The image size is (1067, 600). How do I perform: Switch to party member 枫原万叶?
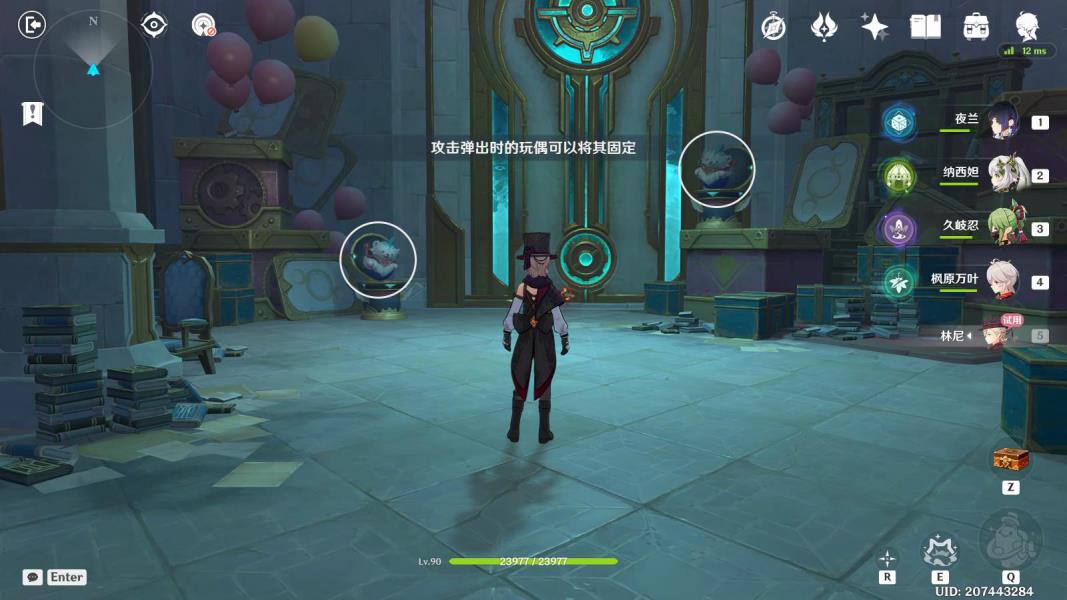1001,281
